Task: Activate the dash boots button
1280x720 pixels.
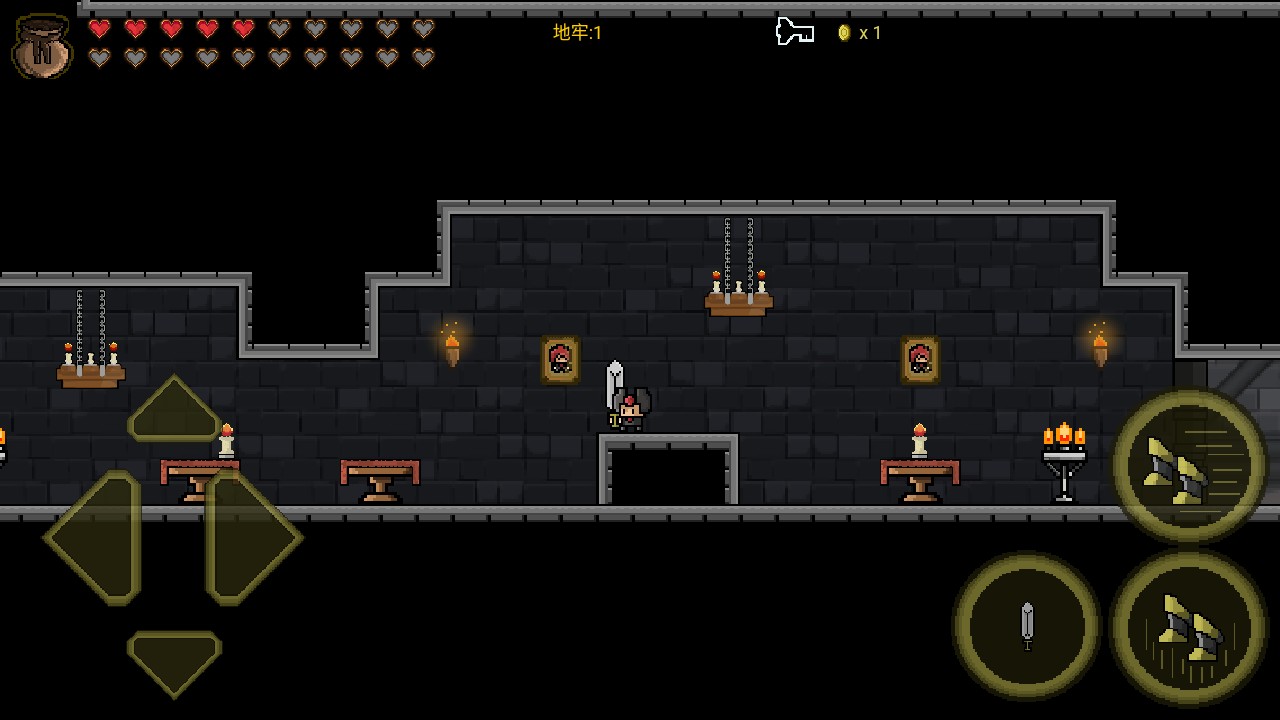Action: 1188,466
